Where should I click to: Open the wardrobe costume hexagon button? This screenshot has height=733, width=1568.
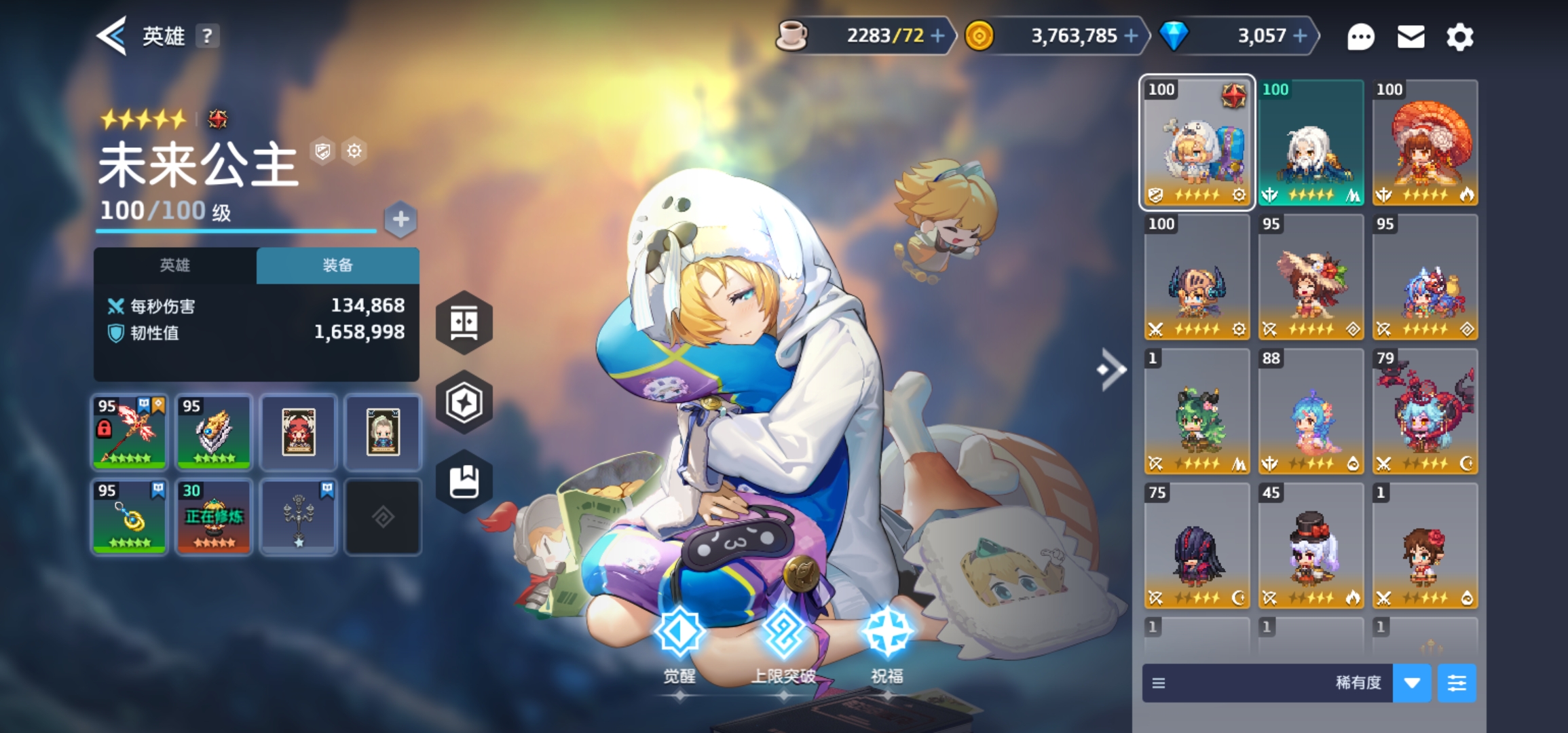click(x=464, y=322)
